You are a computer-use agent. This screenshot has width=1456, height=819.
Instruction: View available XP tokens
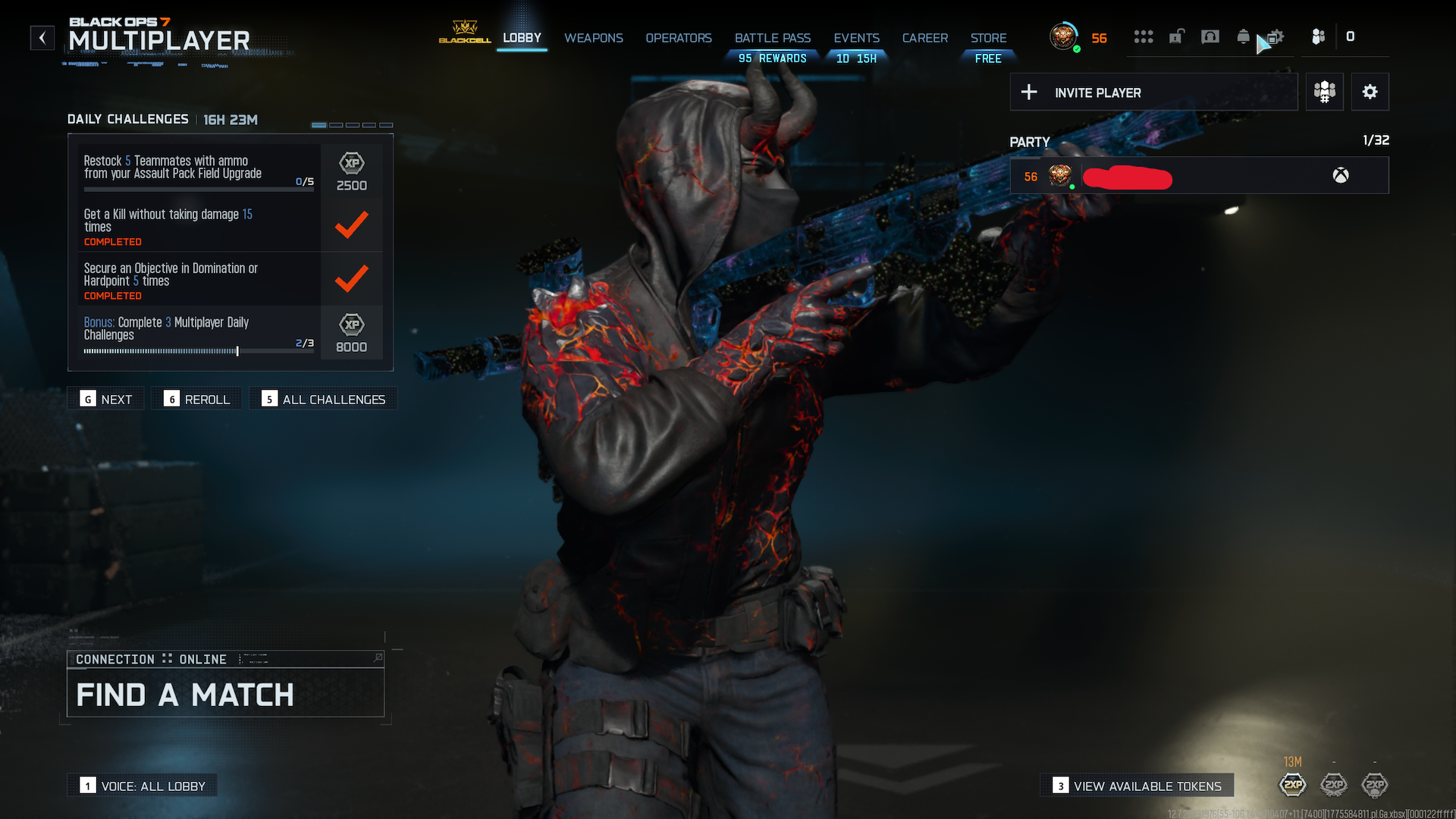1137,786
